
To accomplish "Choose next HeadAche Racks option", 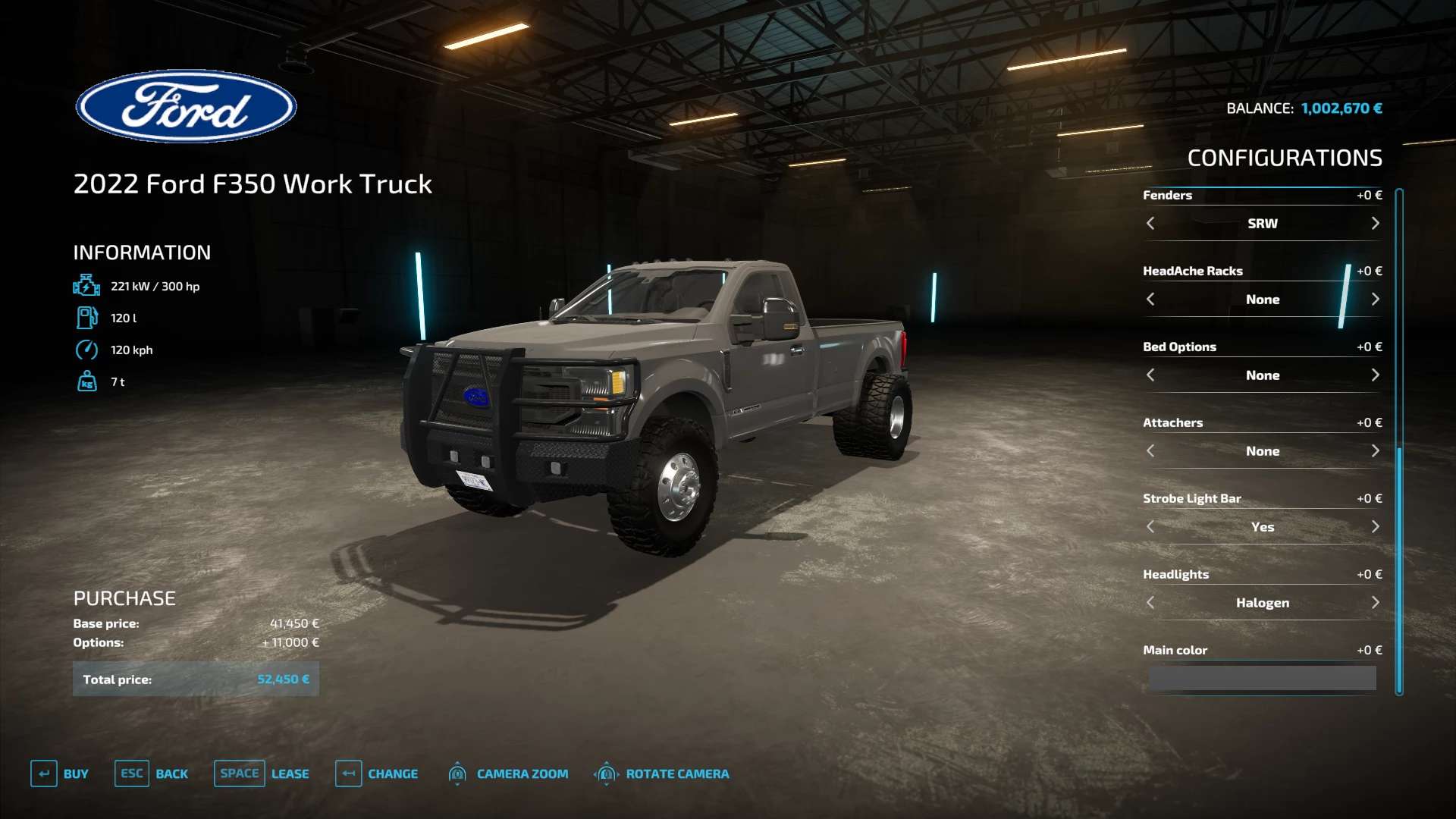I will (1375, 300).
